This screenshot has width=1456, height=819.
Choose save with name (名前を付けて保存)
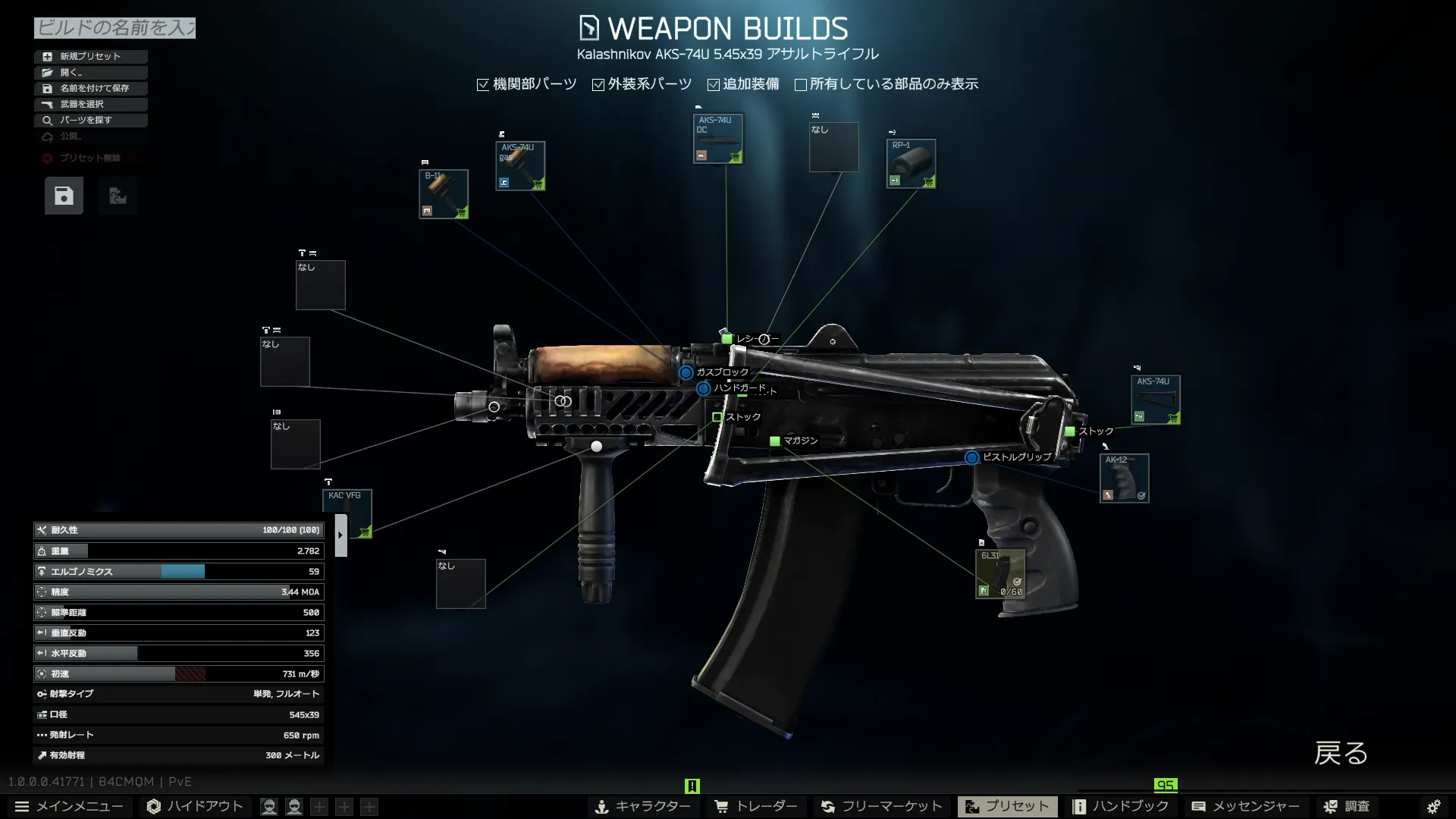90,88
